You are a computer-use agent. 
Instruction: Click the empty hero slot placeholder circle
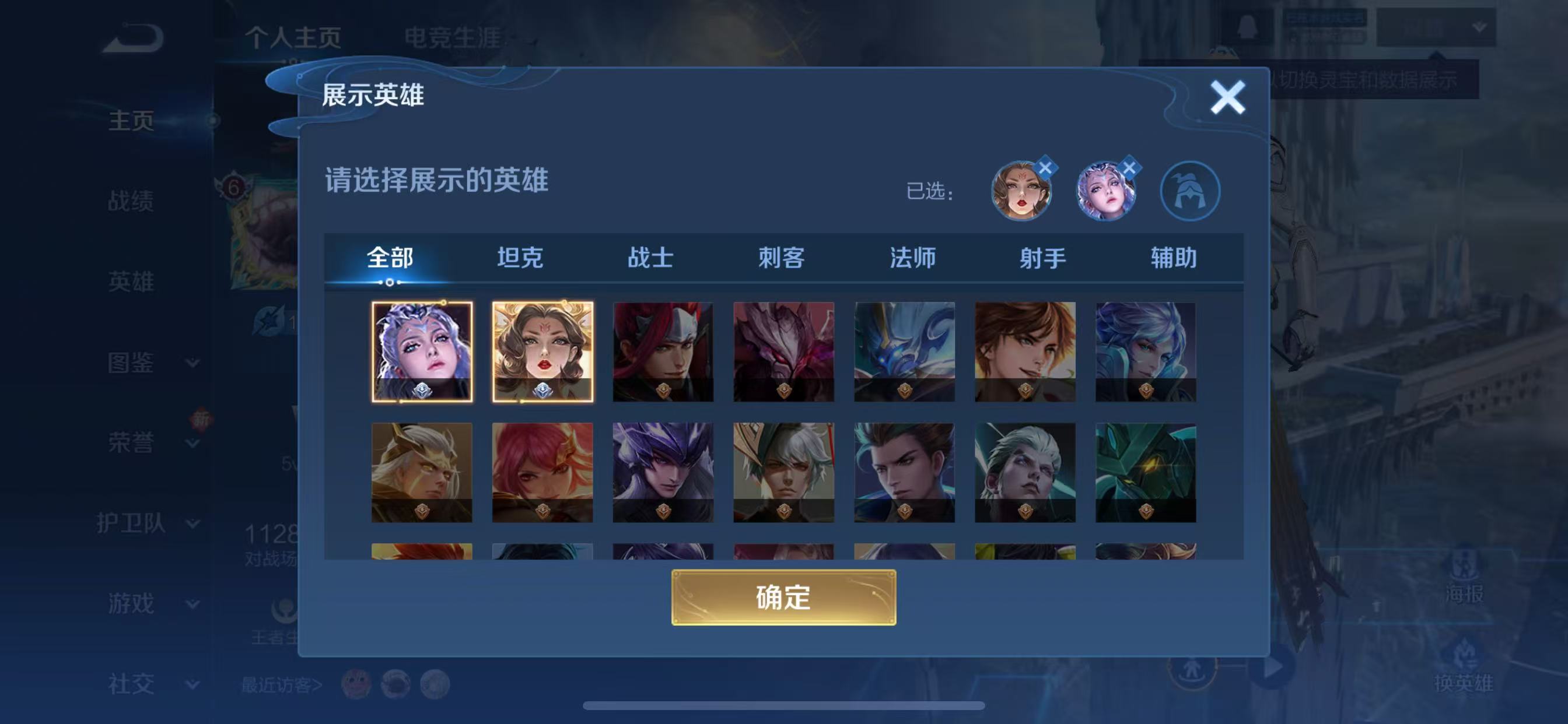[x=1191, y=191]
